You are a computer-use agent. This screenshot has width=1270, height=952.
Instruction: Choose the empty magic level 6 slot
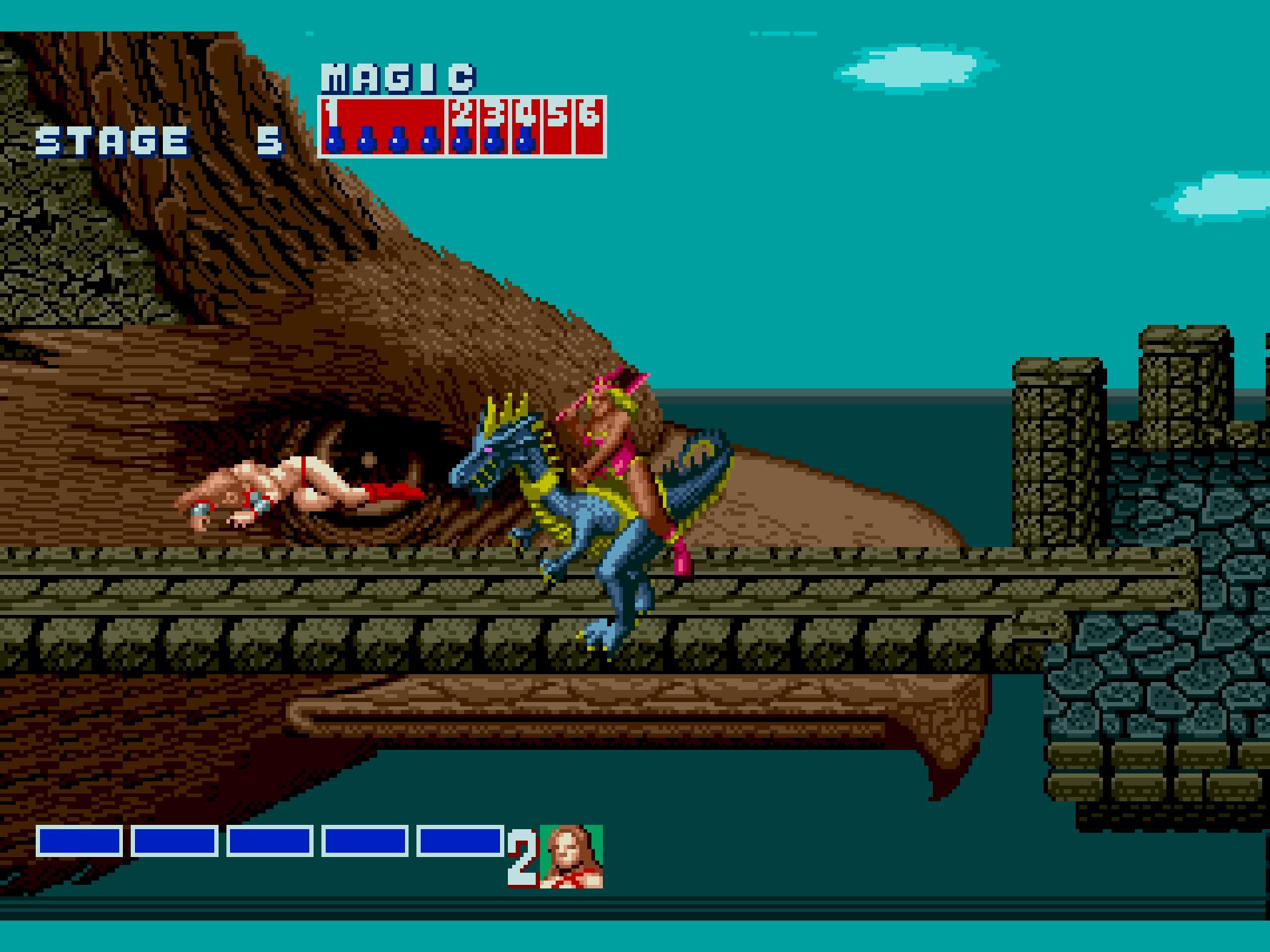(589, 126)
